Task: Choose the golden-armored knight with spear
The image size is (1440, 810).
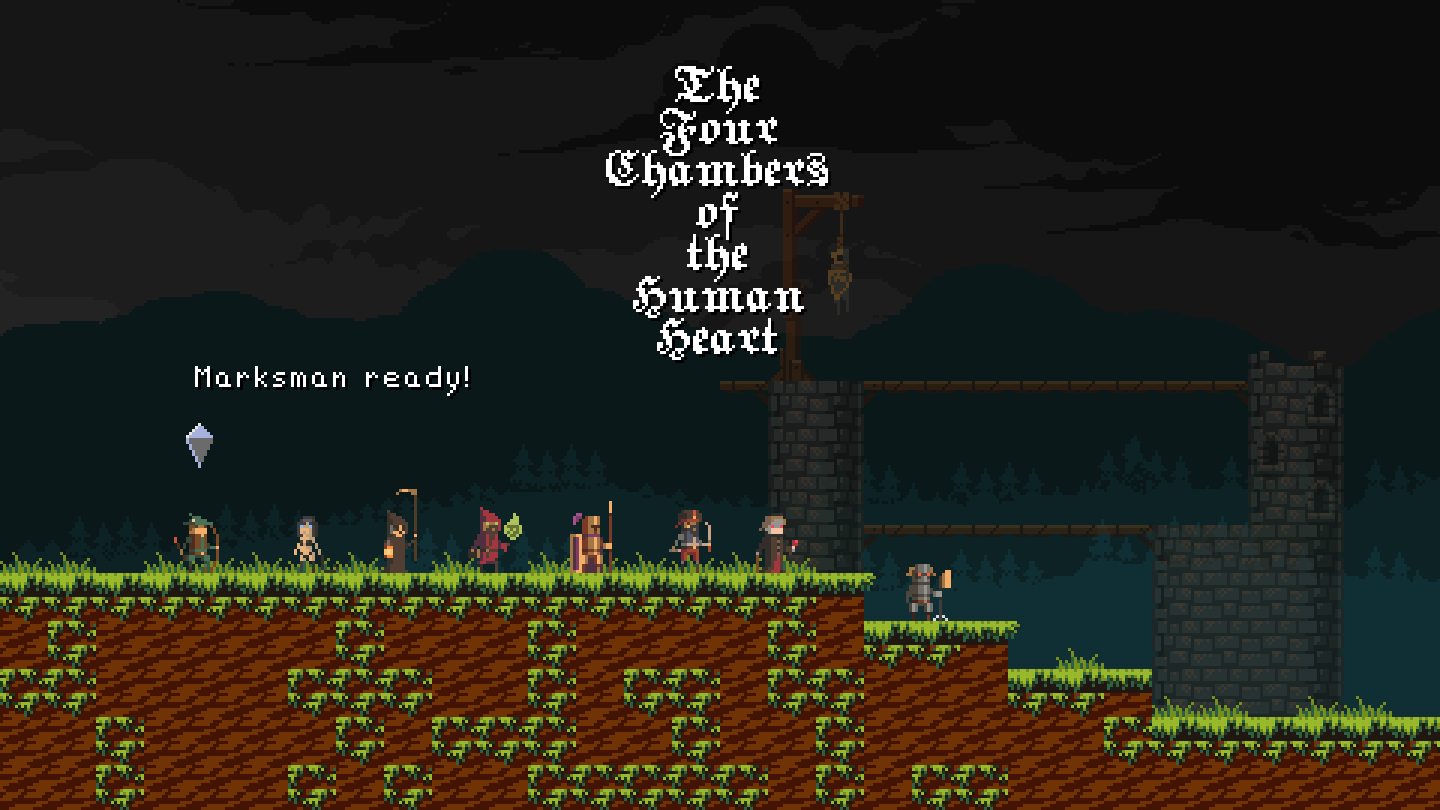Action: [x=590, y=543]
